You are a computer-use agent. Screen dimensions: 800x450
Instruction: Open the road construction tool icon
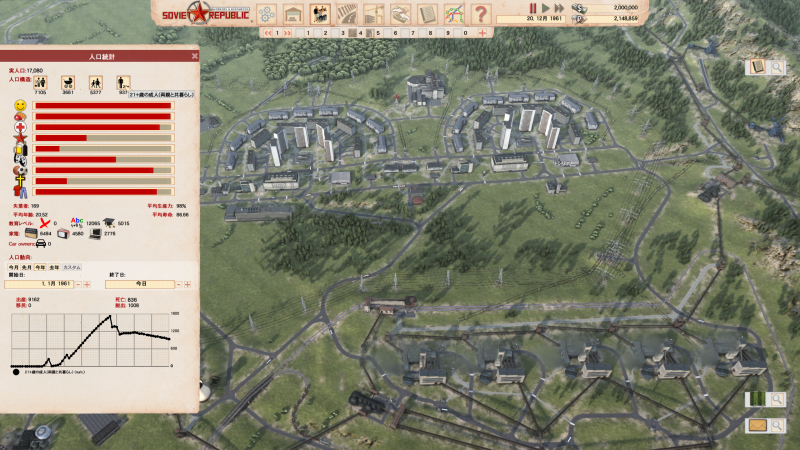(x=348, y=14)
